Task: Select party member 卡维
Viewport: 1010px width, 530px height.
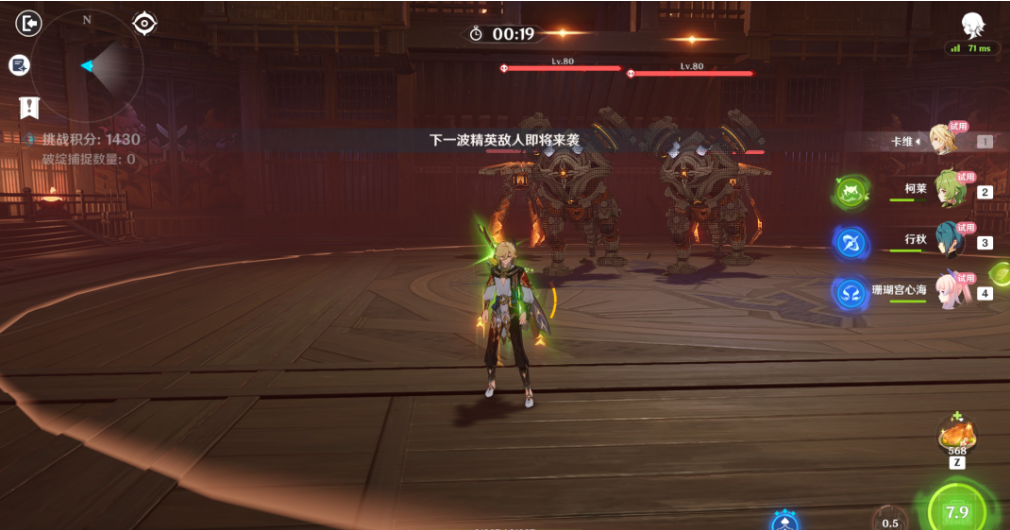Action: [942, 141]
